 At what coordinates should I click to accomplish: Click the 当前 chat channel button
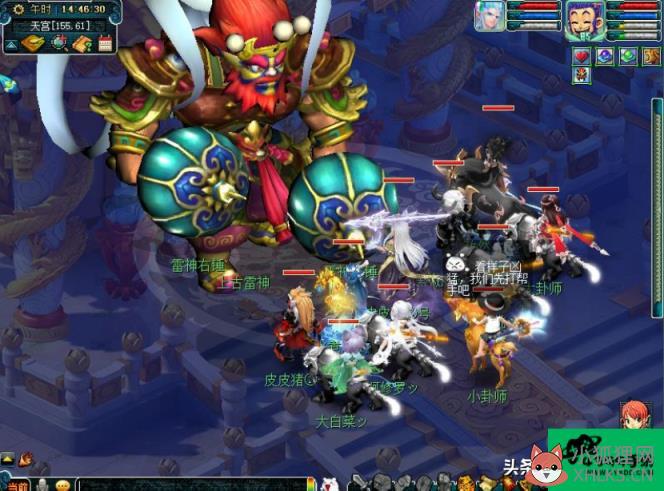16,485
